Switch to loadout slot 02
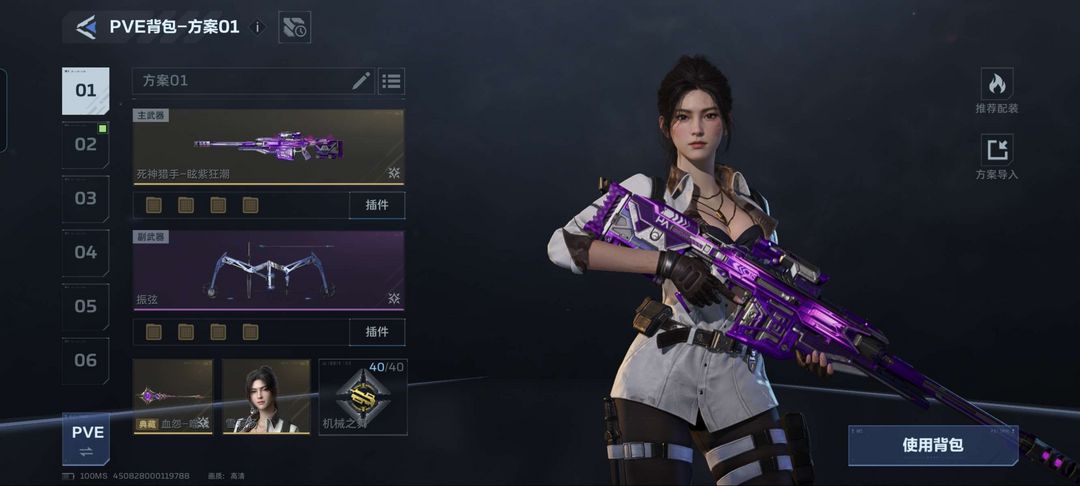 tap(86, 145)
